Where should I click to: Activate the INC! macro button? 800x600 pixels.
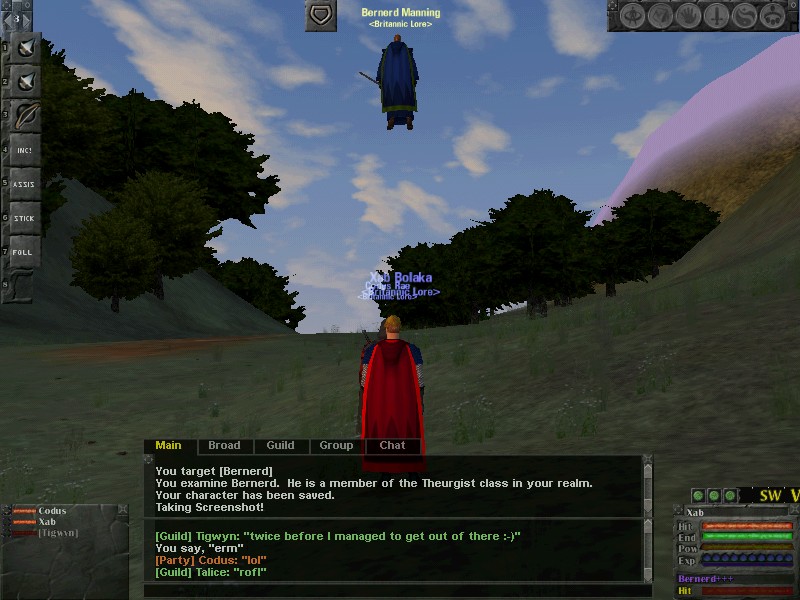tap(24, 150)
